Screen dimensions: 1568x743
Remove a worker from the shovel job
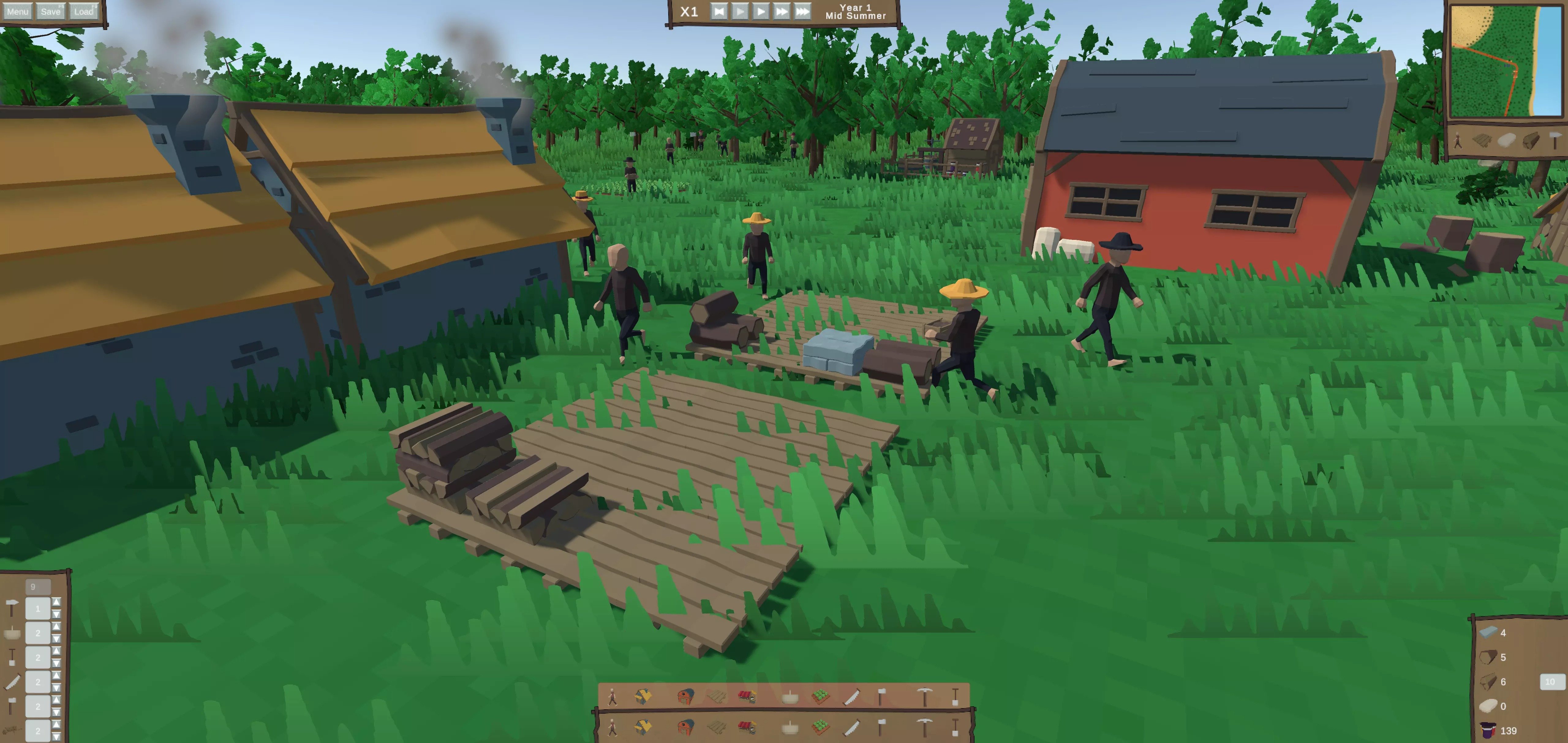tap(57, 663)
